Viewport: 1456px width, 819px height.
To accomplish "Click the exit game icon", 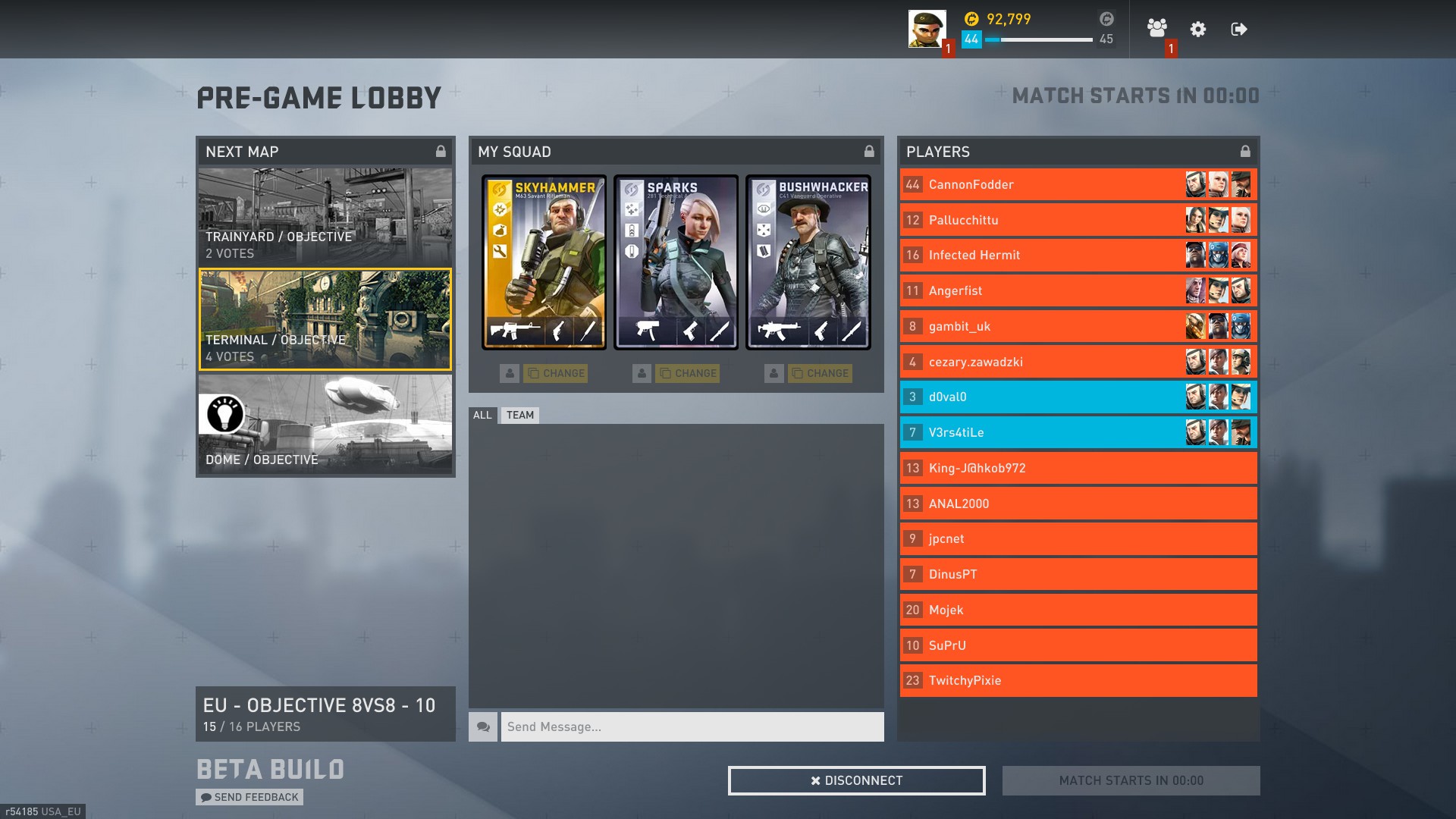I will [x=1239, y=30].
